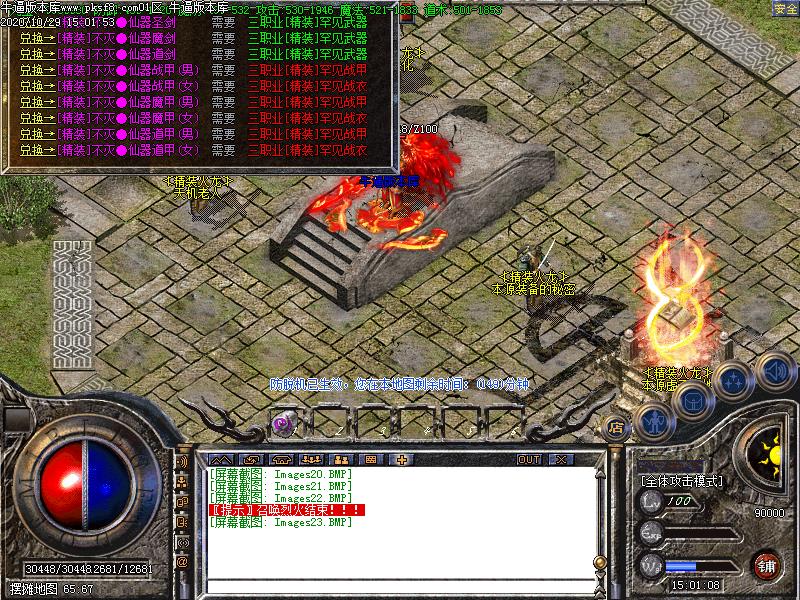Click the 安全 button in top corner
Screen dimensions: 800x600
[x=785, y=8]
